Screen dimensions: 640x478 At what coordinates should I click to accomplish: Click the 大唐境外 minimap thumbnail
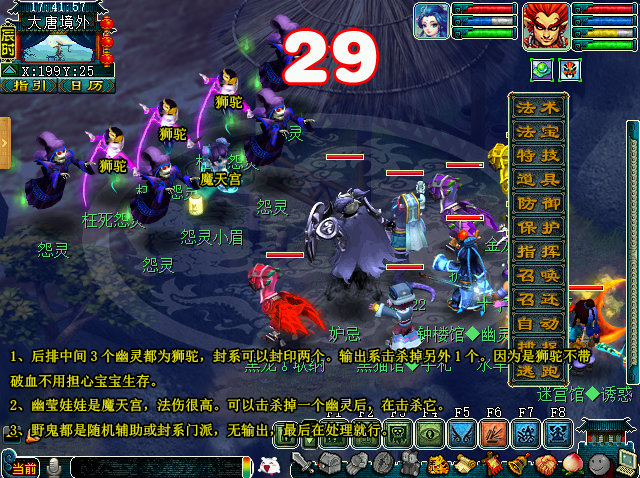point(58,47)
